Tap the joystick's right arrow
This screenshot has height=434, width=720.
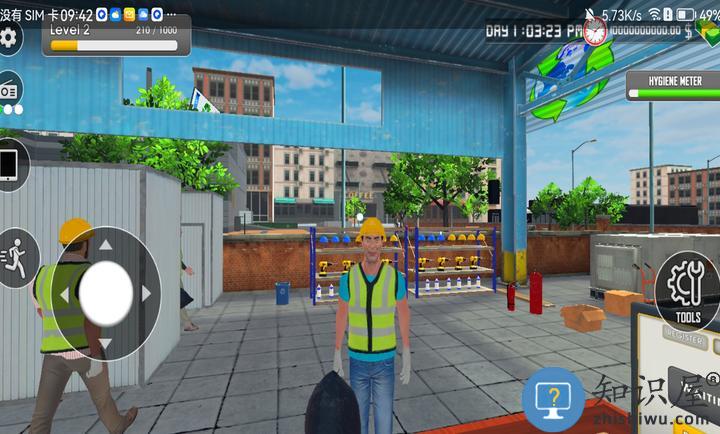[x=146, y=293]
